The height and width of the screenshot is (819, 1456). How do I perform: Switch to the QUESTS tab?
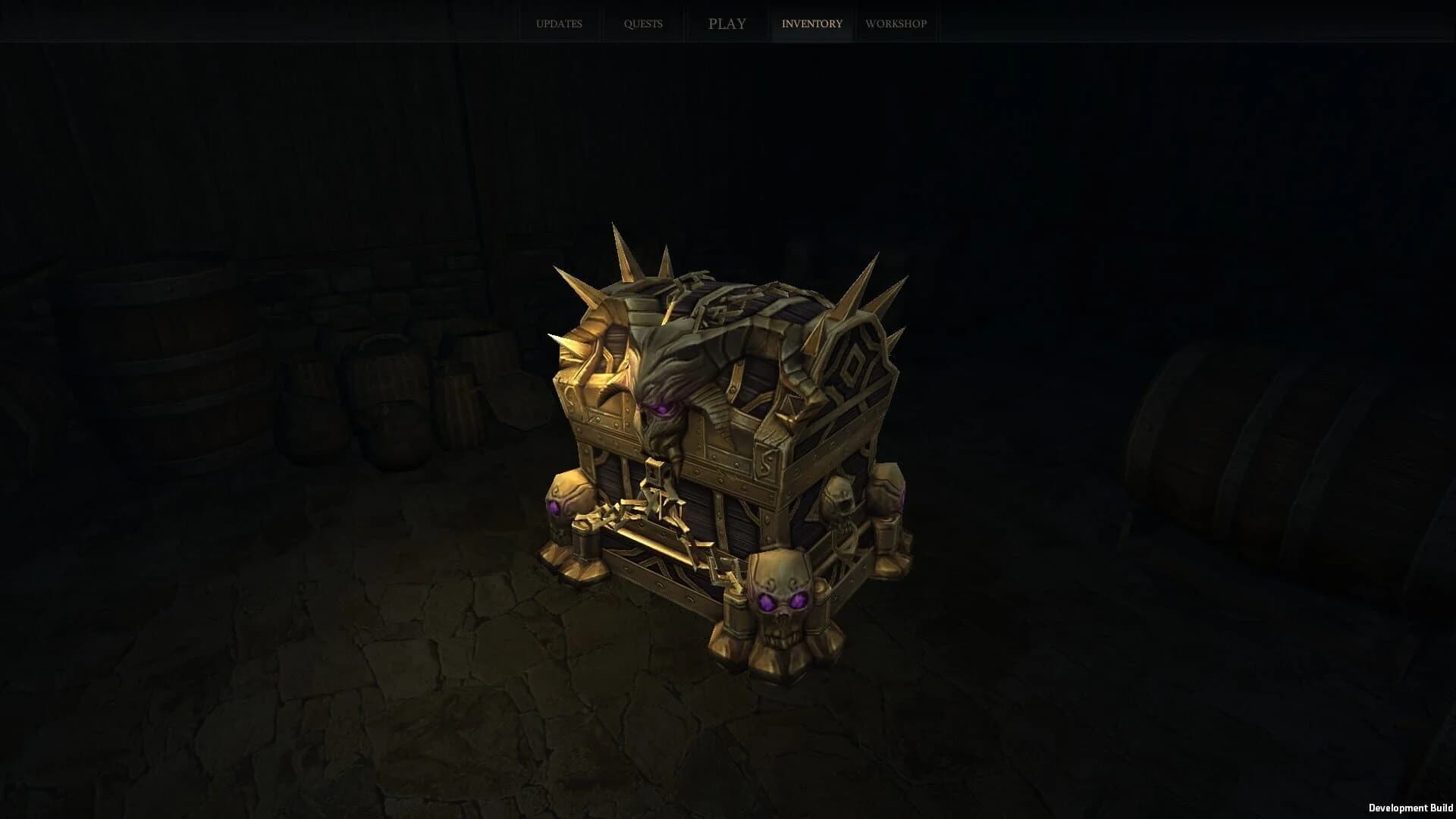tap(643, 24)
